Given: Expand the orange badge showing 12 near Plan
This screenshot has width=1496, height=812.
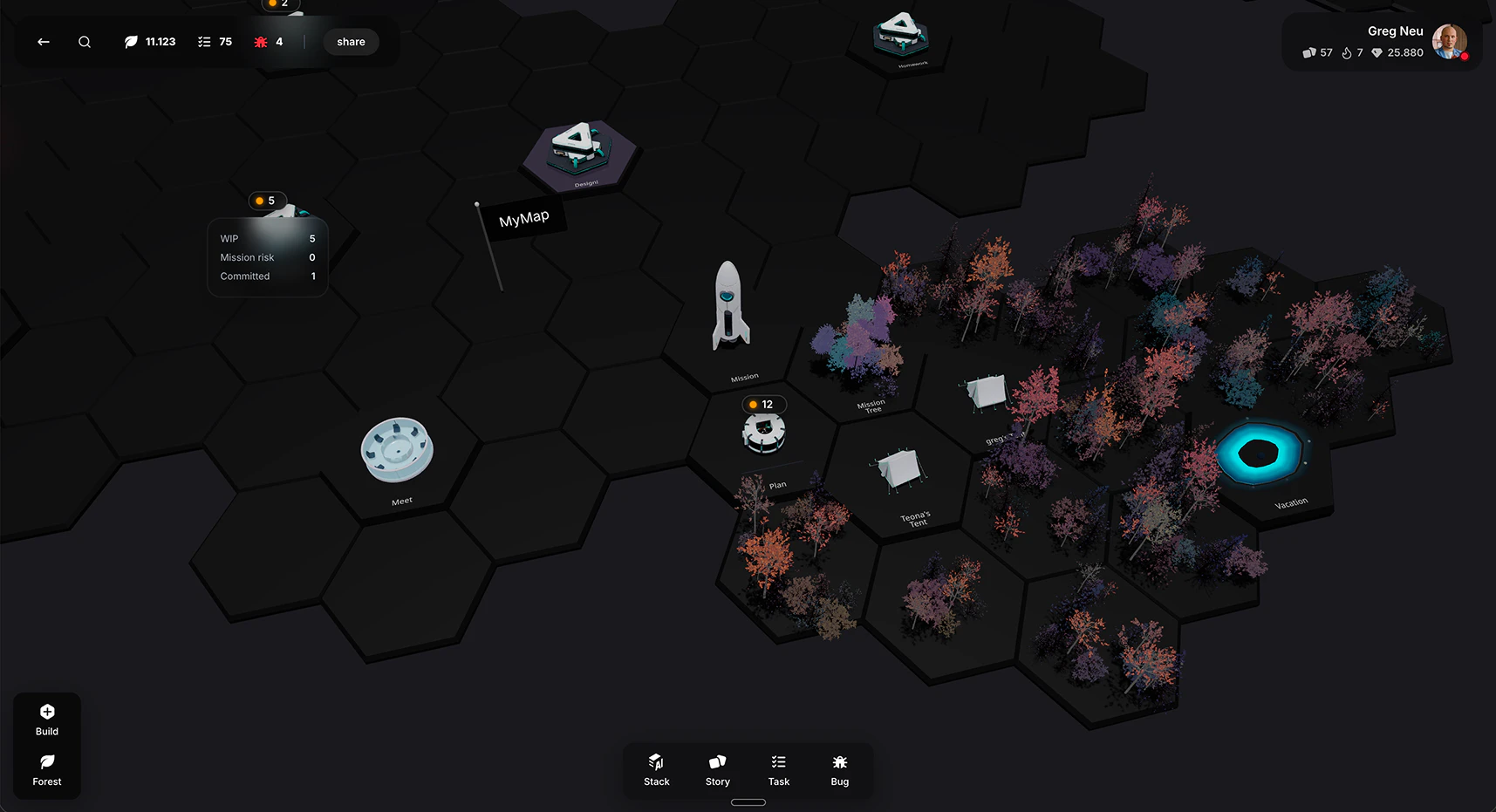Looking at the screenshot, I should click(x=763, y=404).
